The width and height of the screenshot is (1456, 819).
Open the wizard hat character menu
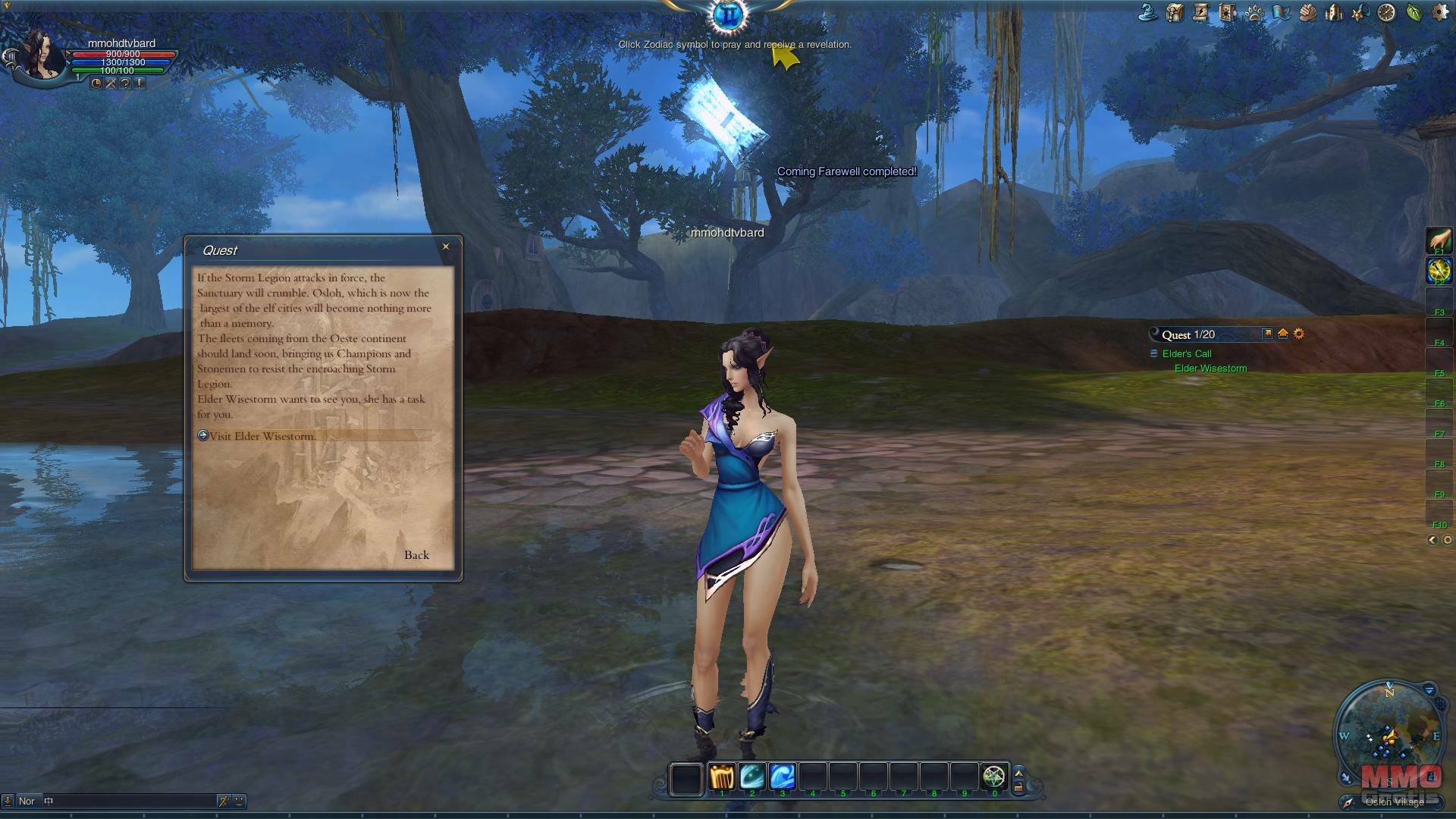(1148, 12)
